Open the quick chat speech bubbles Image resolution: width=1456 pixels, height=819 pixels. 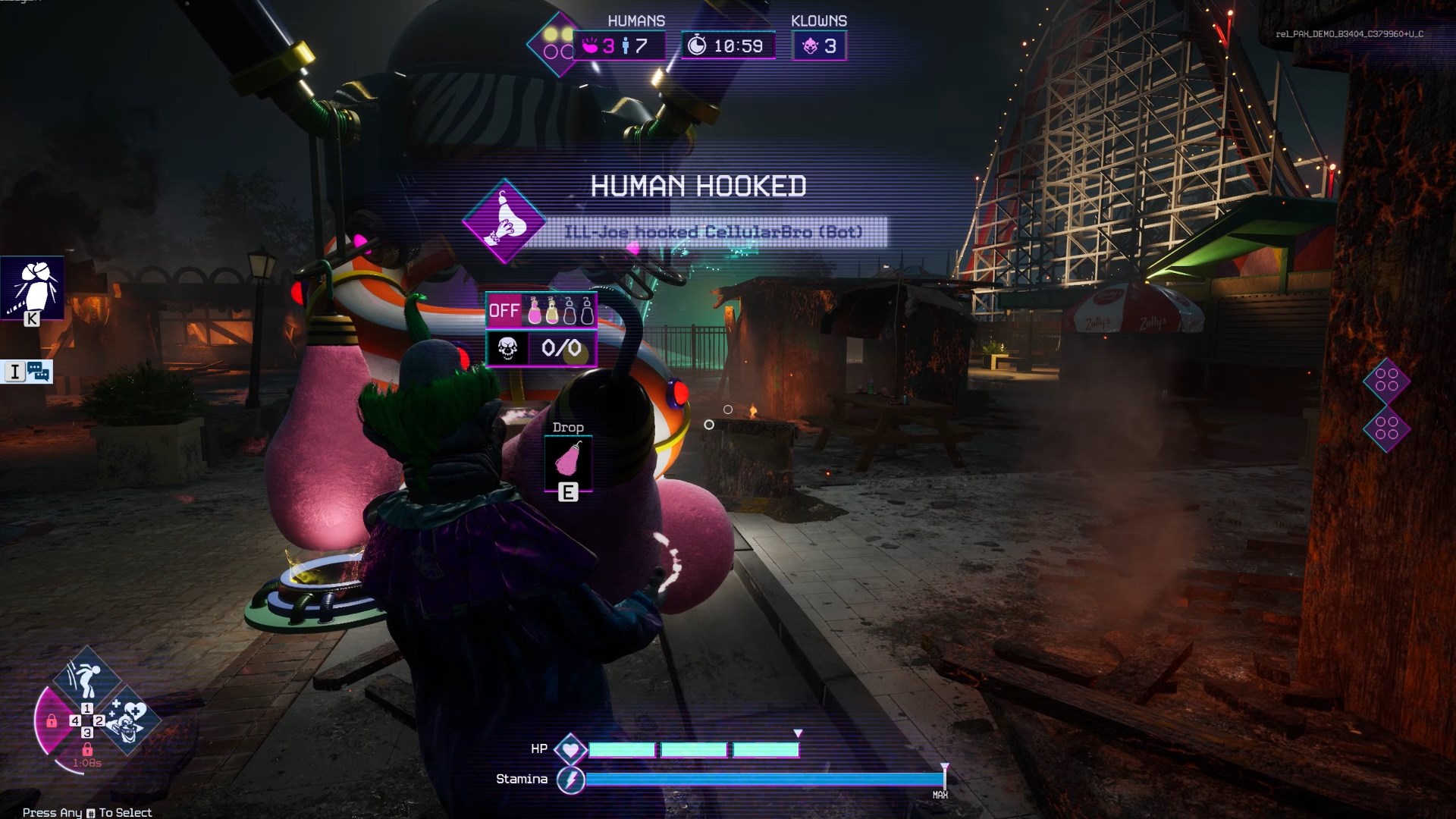(x=38, y=372)
